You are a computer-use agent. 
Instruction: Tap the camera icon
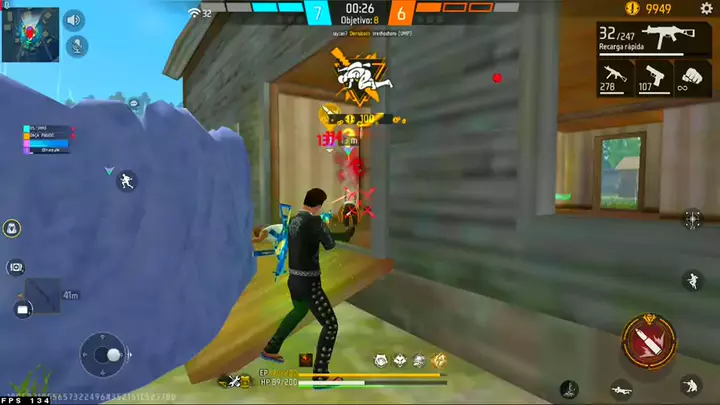point(16,267)
